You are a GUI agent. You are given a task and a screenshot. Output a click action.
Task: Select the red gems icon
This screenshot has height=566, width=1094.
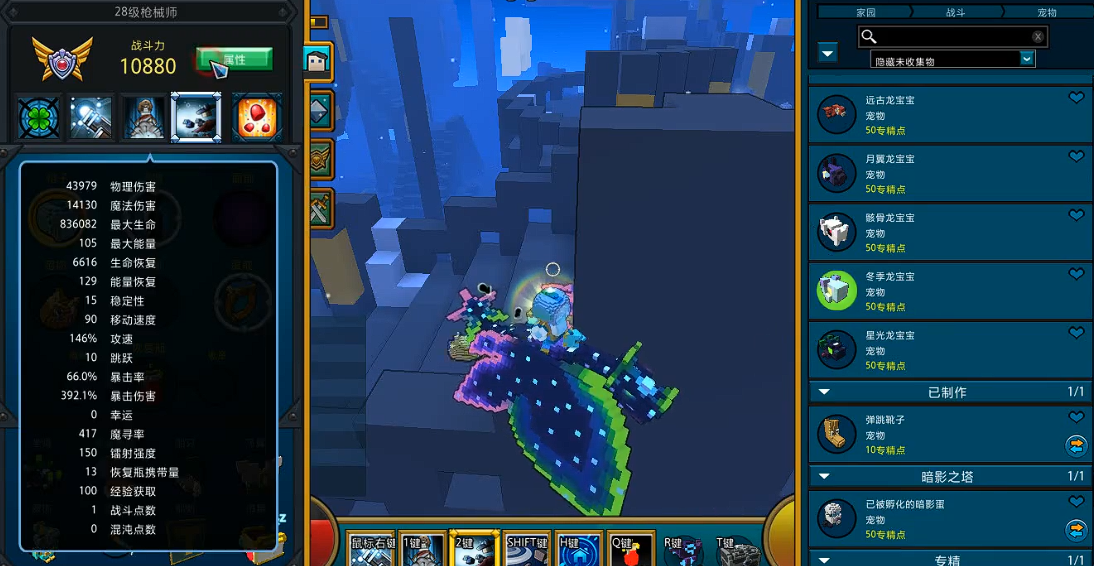click(x=257, y=118)
